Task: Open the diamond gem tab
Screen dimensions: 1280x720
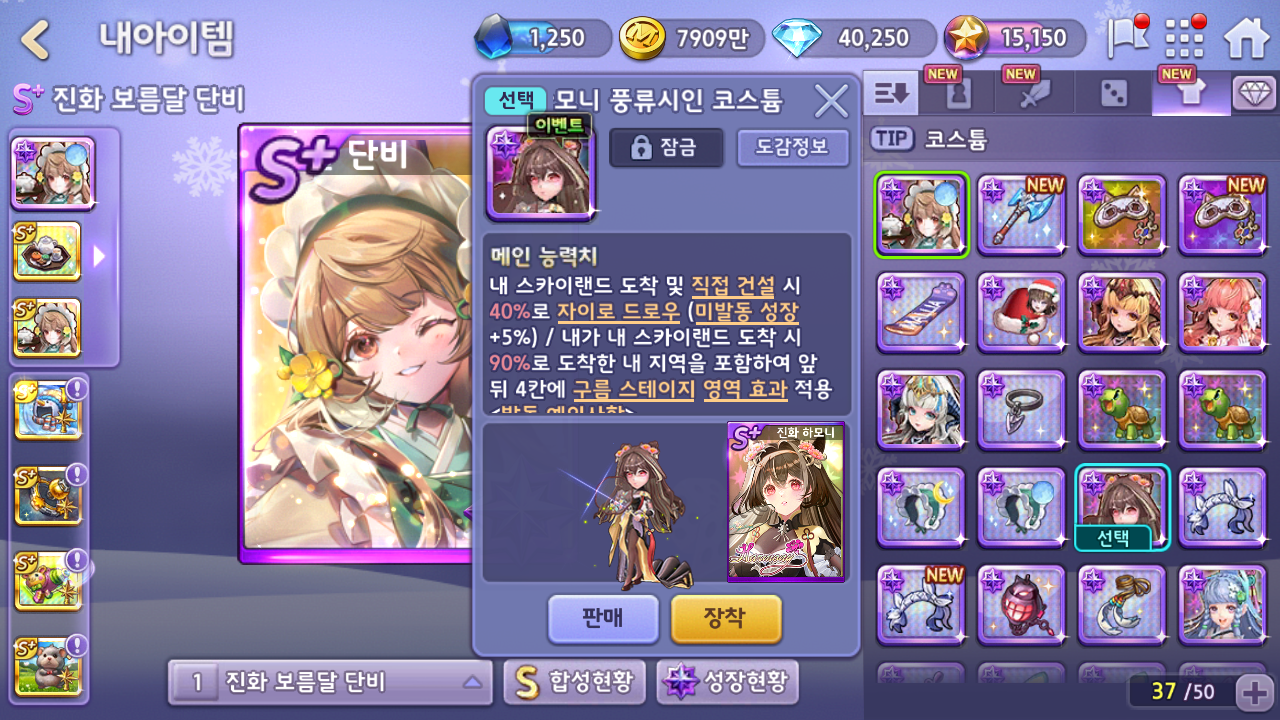Action: pyautogui.click(x=1254, y=94)
